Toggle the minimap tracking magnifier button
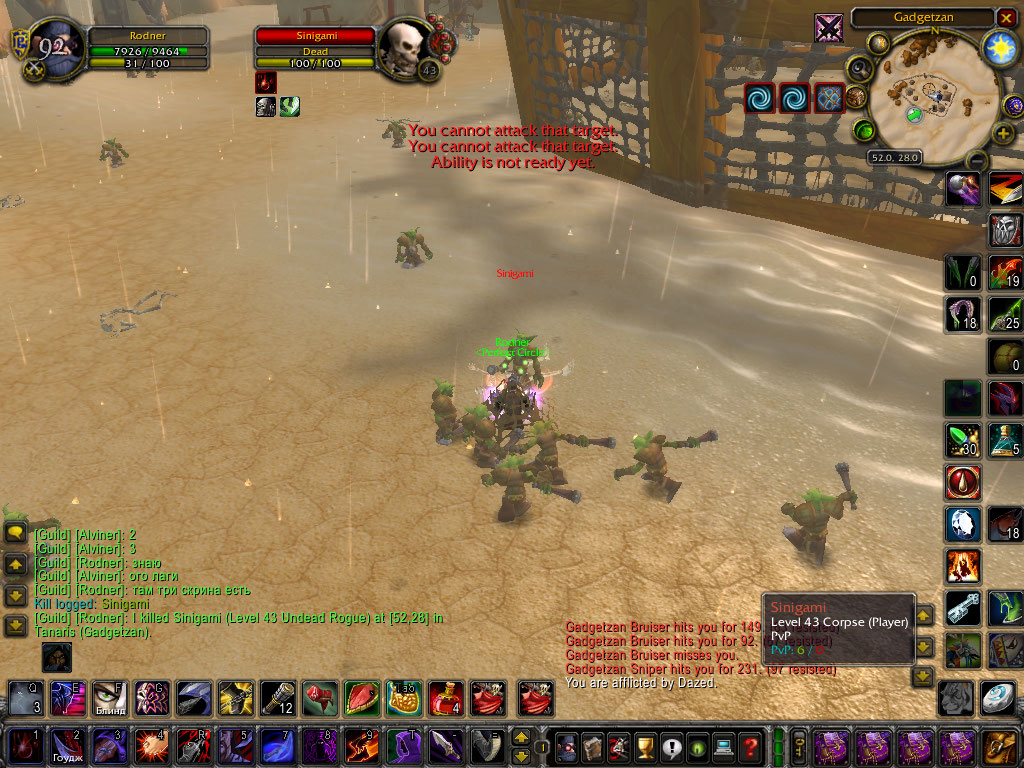The width and height of the screenshot is (1024, 768). pyautogui.click(x=858, y=68)
